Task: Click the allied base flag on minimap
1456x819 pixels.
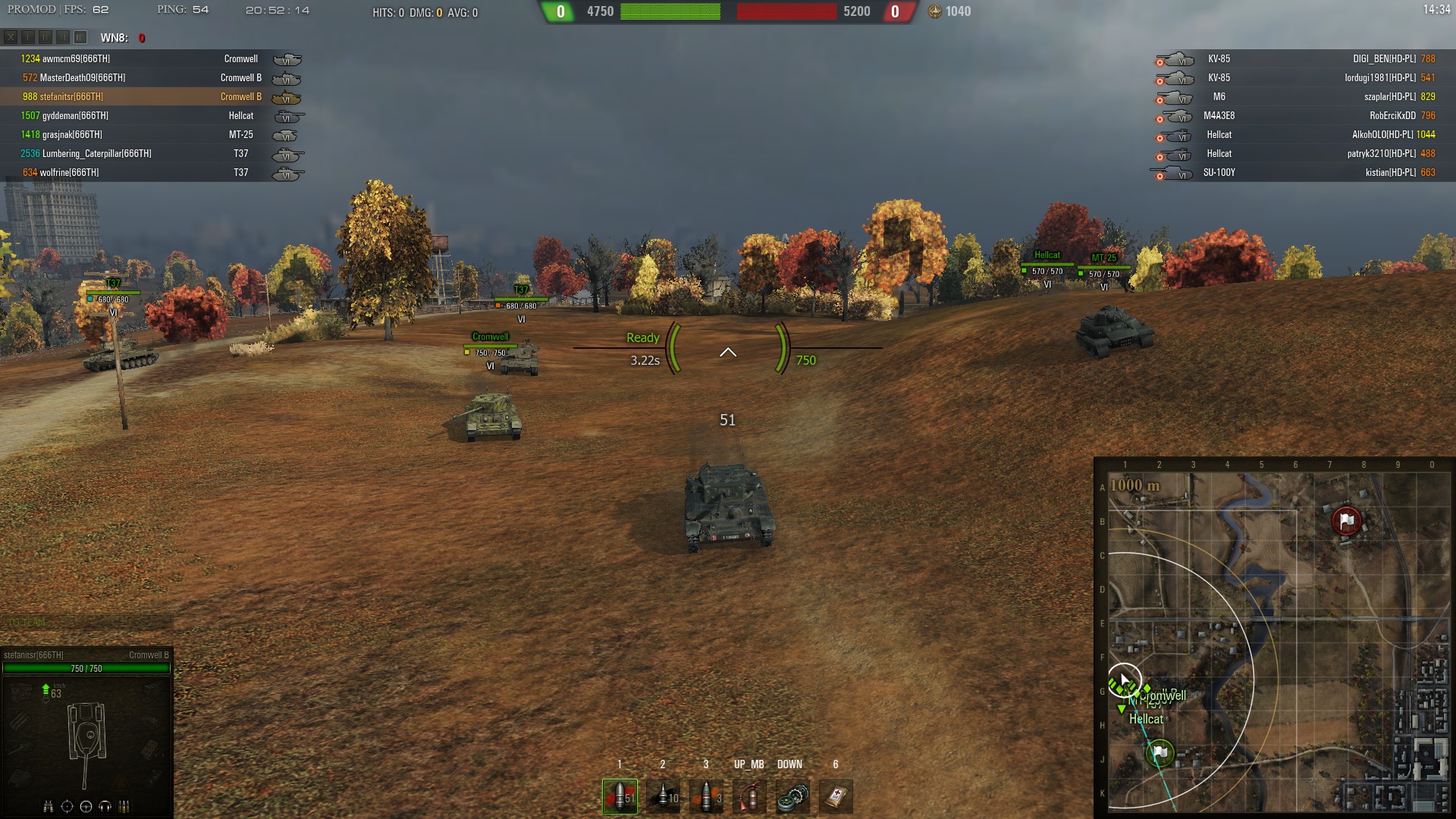Action: 1159,753
